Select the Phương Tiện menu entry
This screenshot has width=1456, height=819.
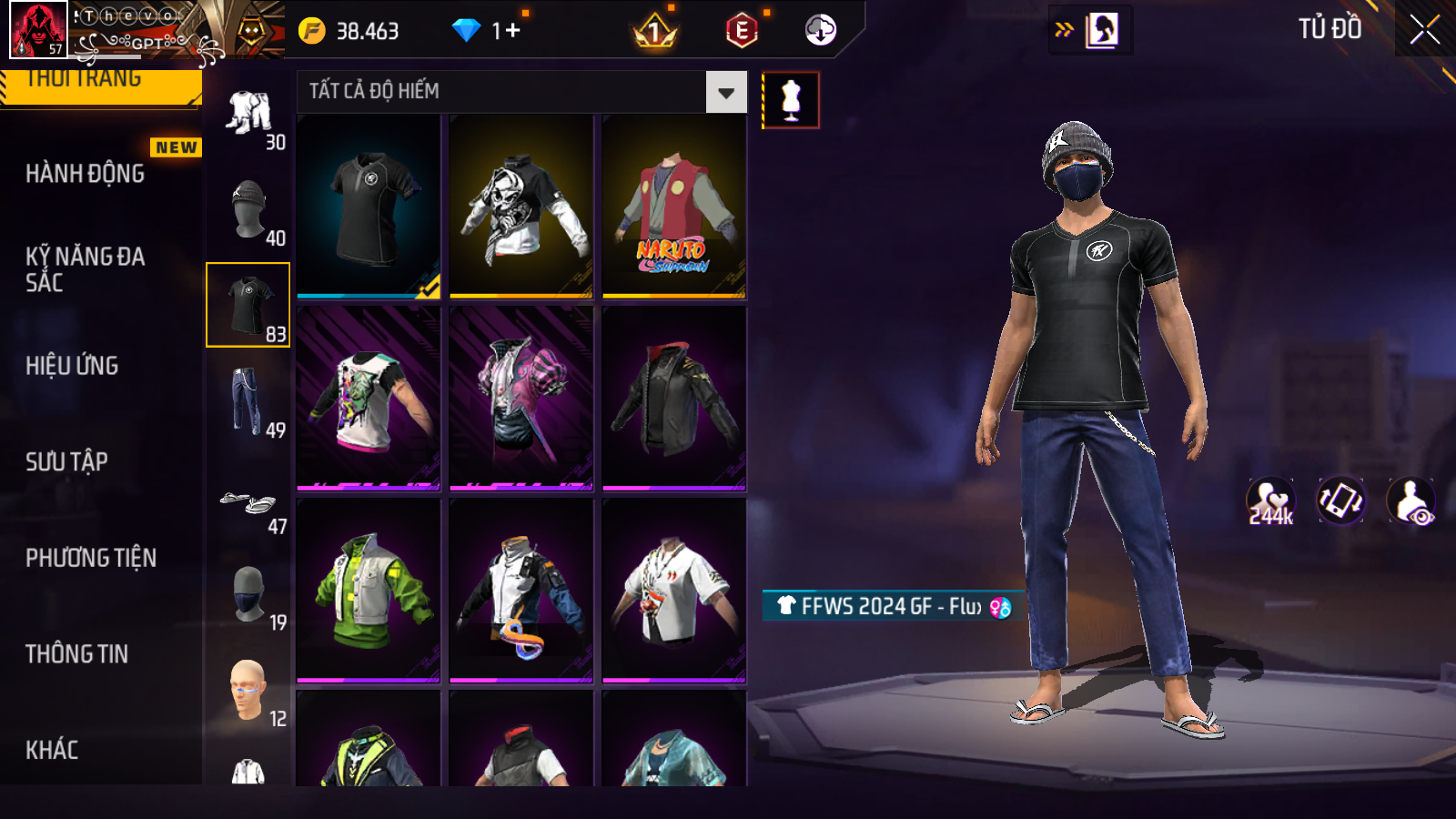pyautogui.click(x=91, y=558)
